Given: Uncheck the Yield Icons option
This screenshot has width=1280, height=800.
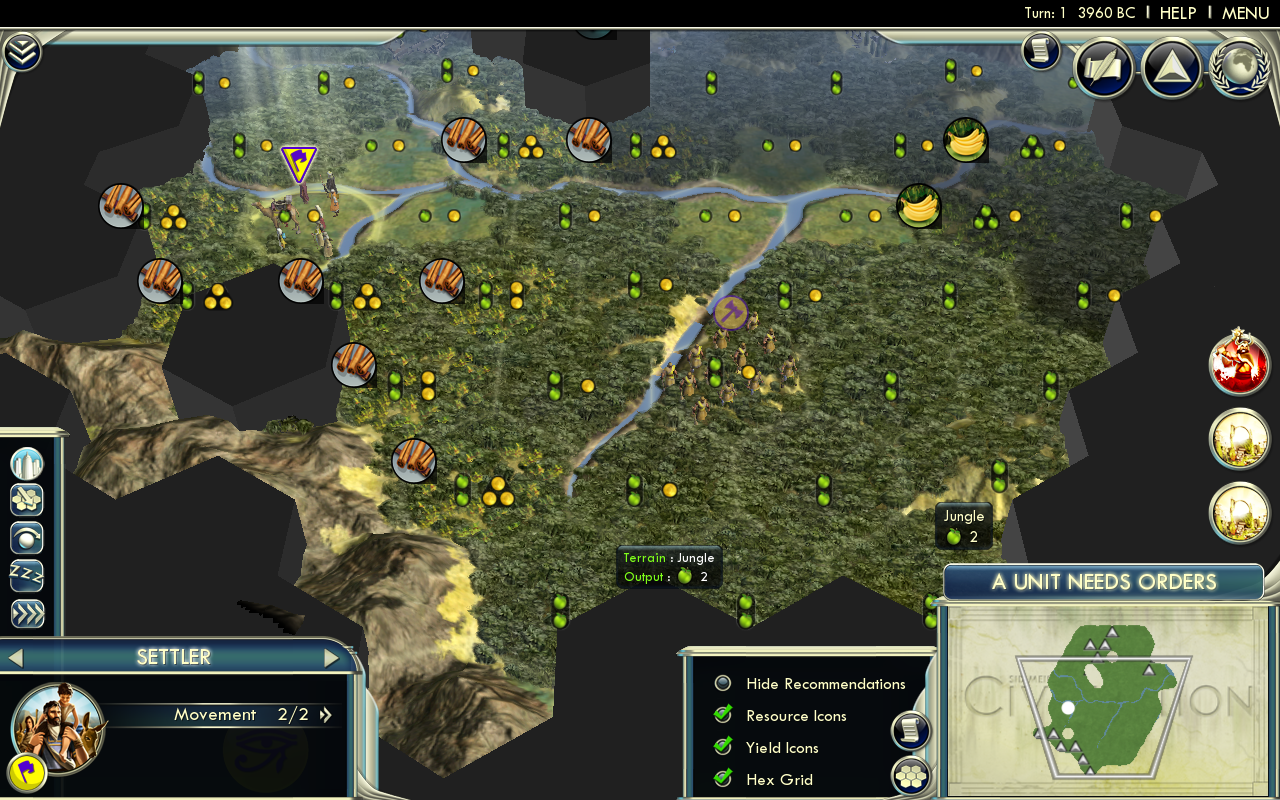Looking at the screenshot, I should point(723,748).
